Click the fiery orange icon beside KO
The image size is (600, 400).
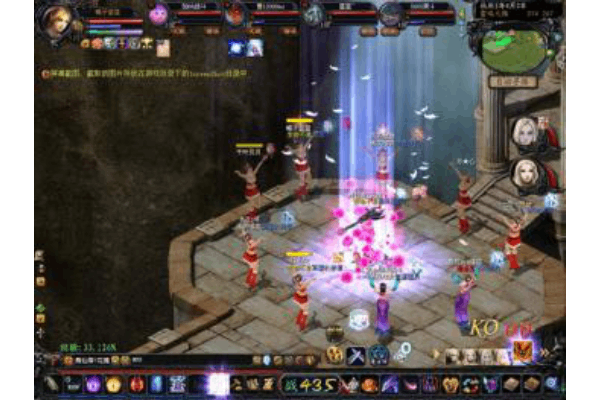point(523,351)
